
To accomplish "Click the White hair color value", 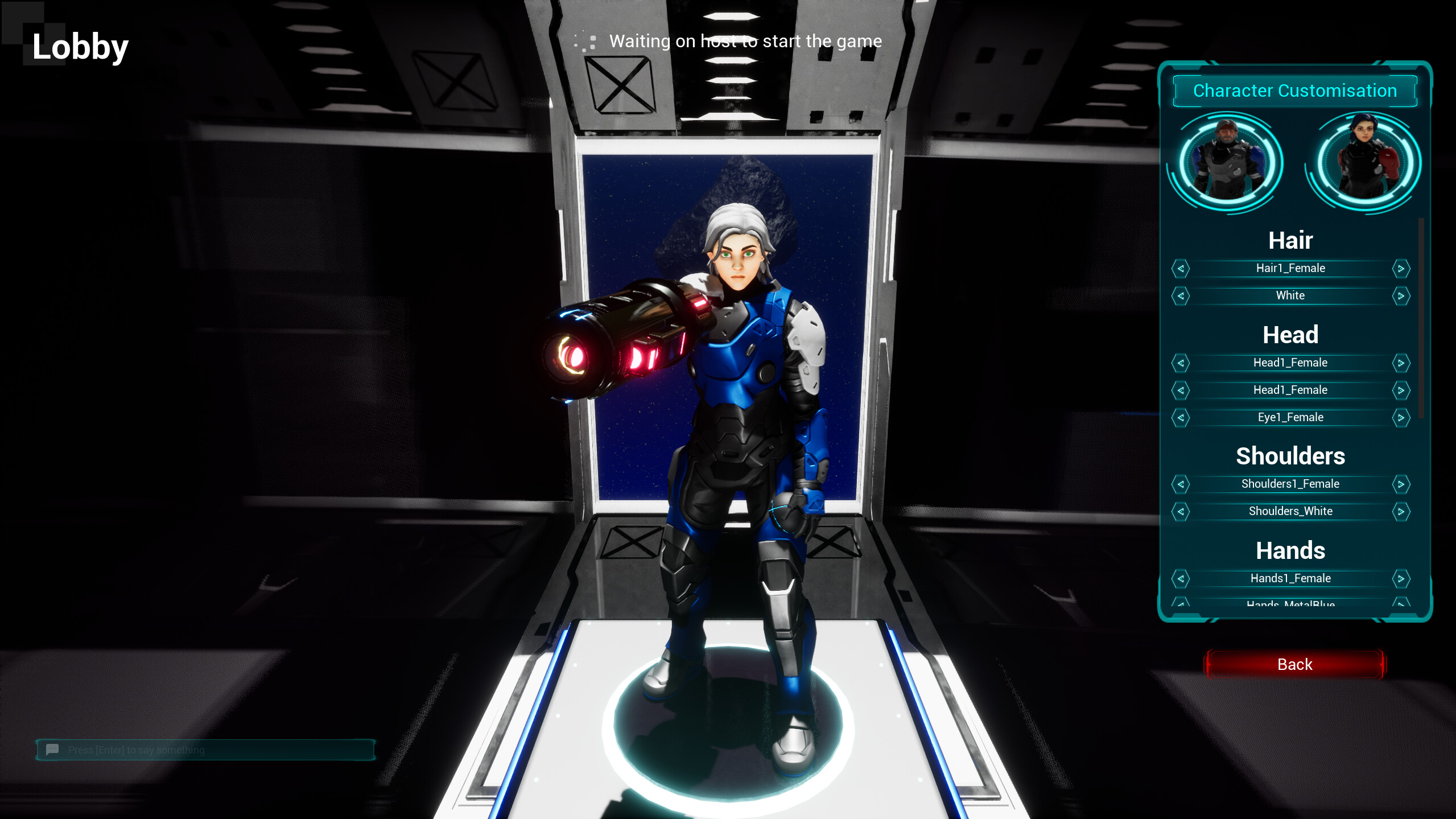I will tap(1292, 295).
